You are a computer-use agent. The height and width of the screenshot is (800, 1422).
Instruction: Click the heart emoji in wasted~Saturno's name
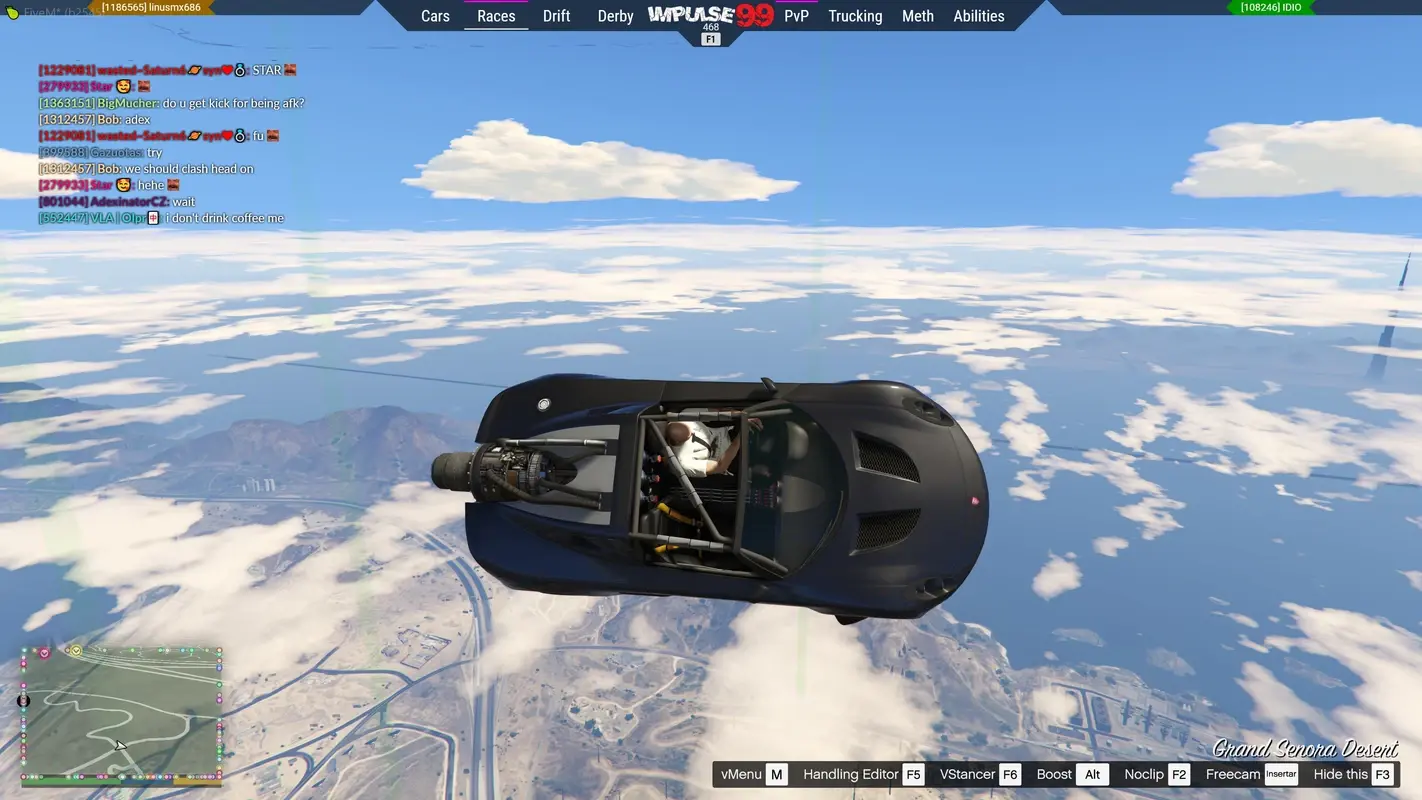pyautogui.click(x=226, y=69)
